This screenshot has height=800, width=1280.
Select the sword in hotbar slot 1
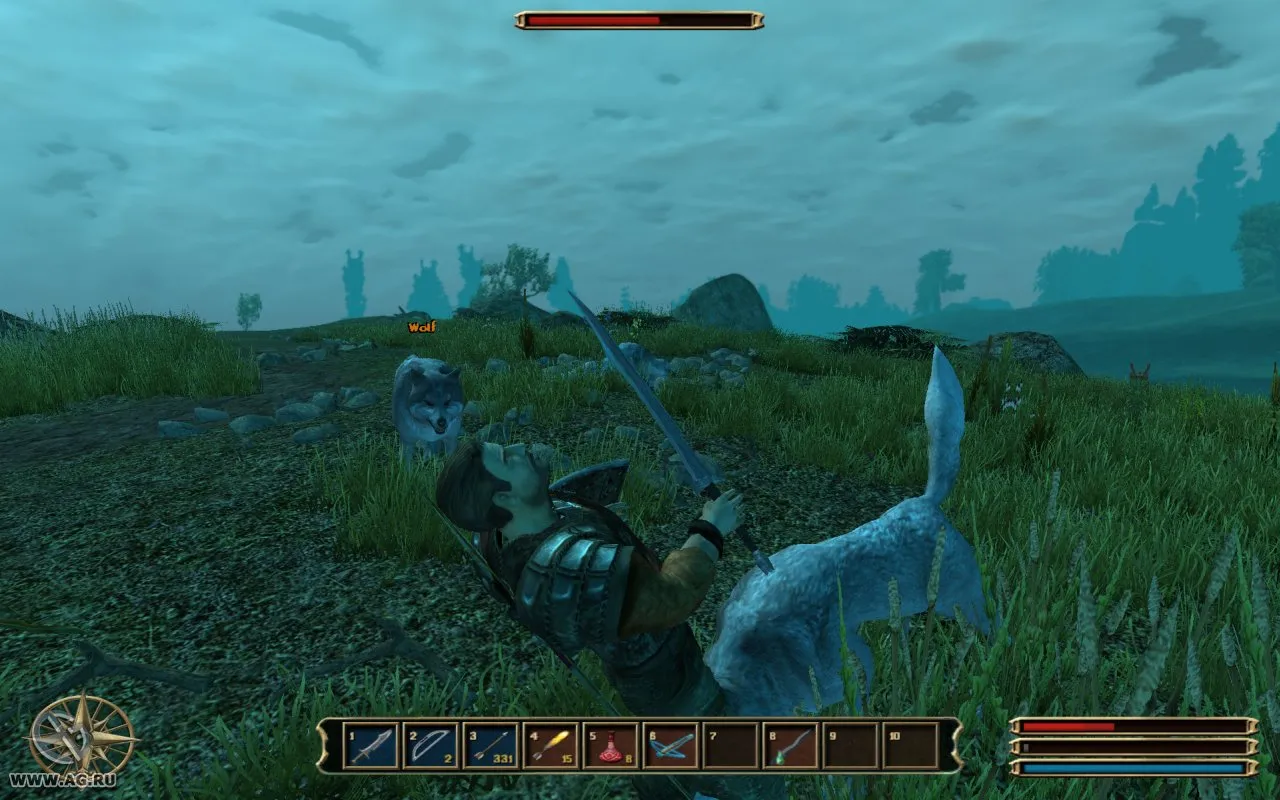(370, 746)
